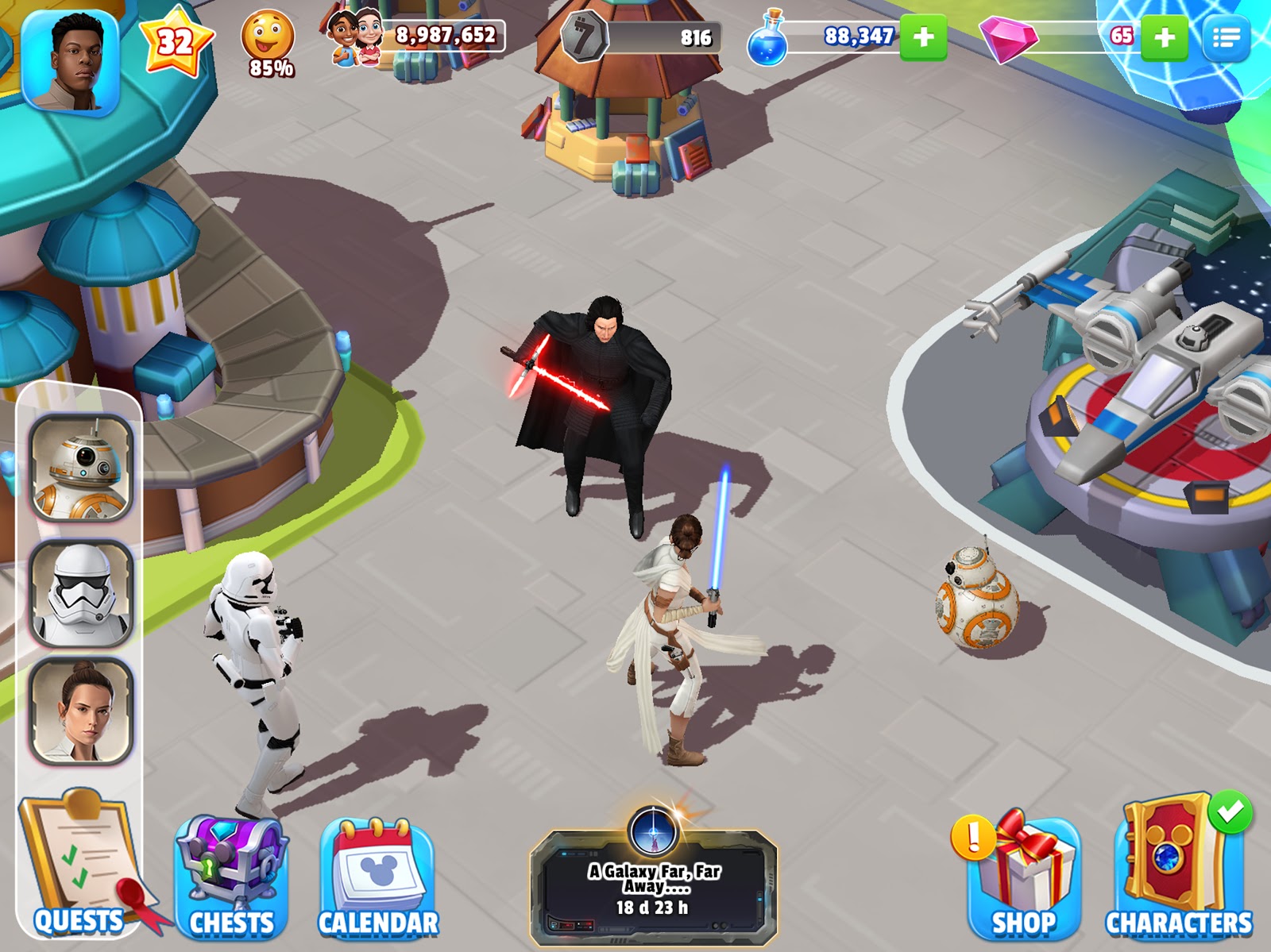1271x952 pixels.
Task: Buy more gems with the plus button
Action: point(1164,37)
